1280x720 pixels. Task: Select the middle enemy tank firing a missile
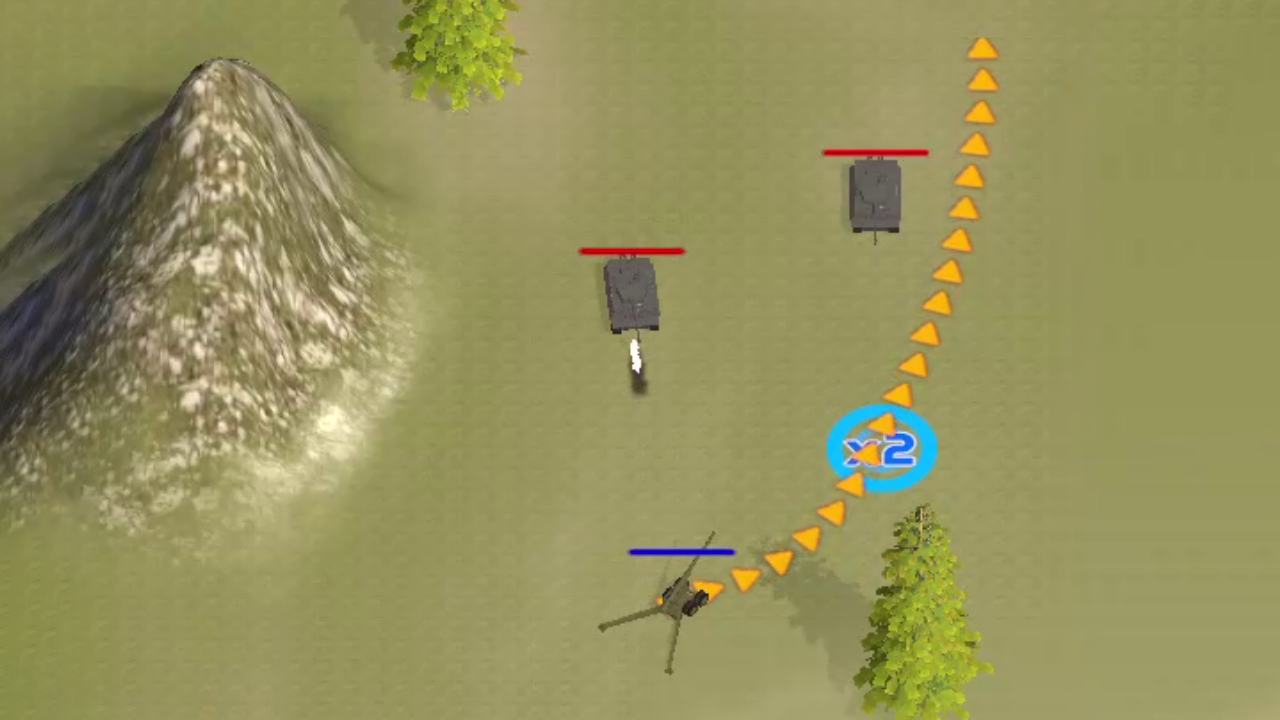tap(632, 293)
